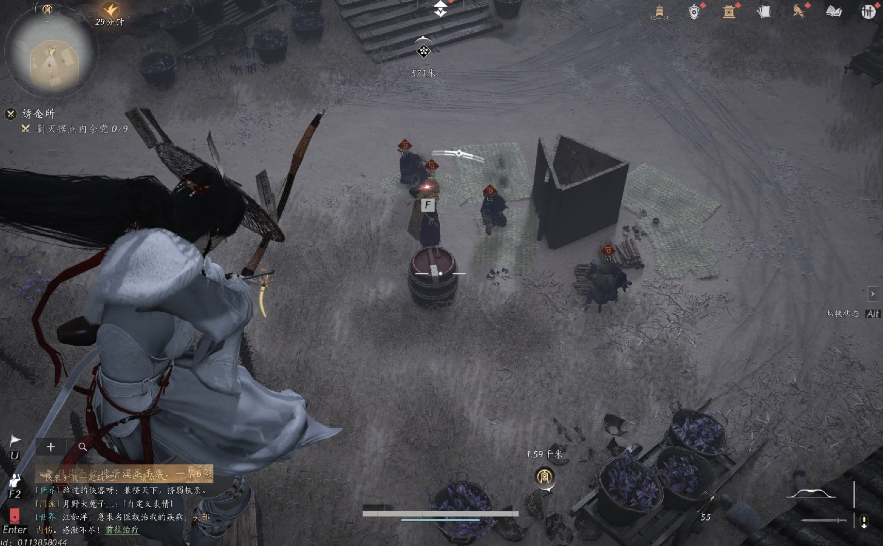883x546 pixels.
Task: Click the red chat input icon
Action: 15,515
